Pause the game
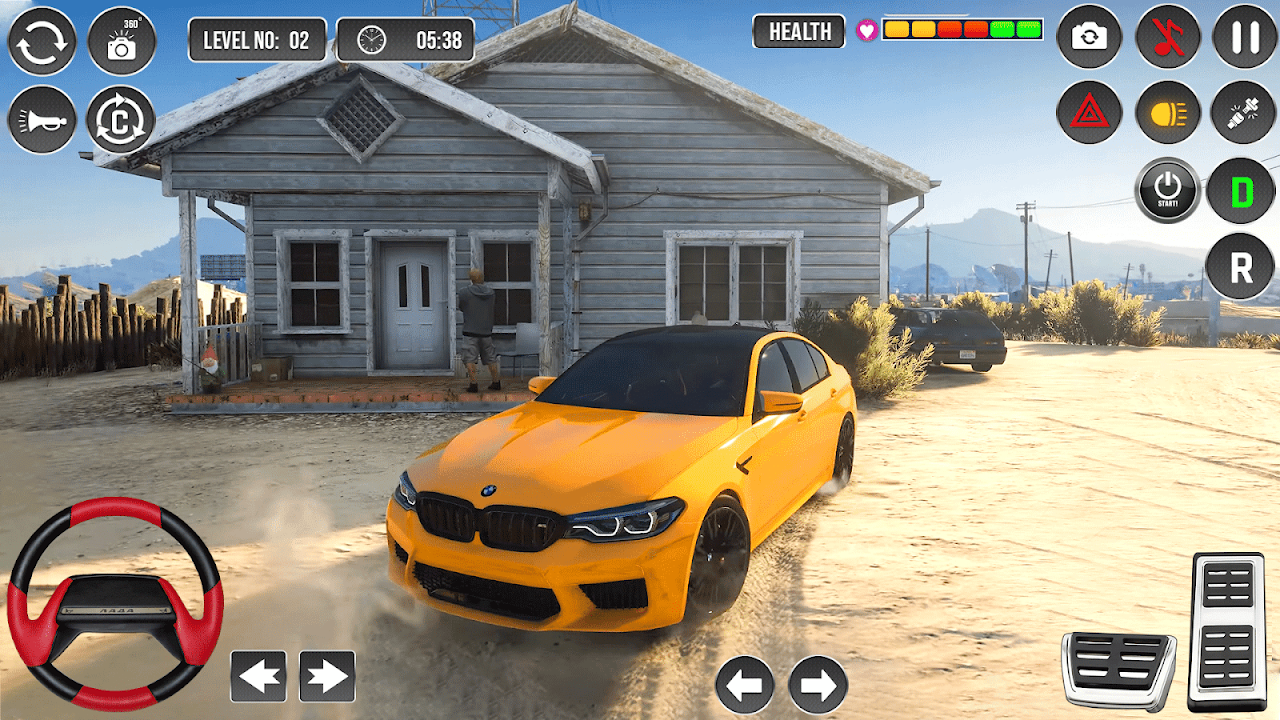This screenshot has height=720, width=1280. 1245,37
